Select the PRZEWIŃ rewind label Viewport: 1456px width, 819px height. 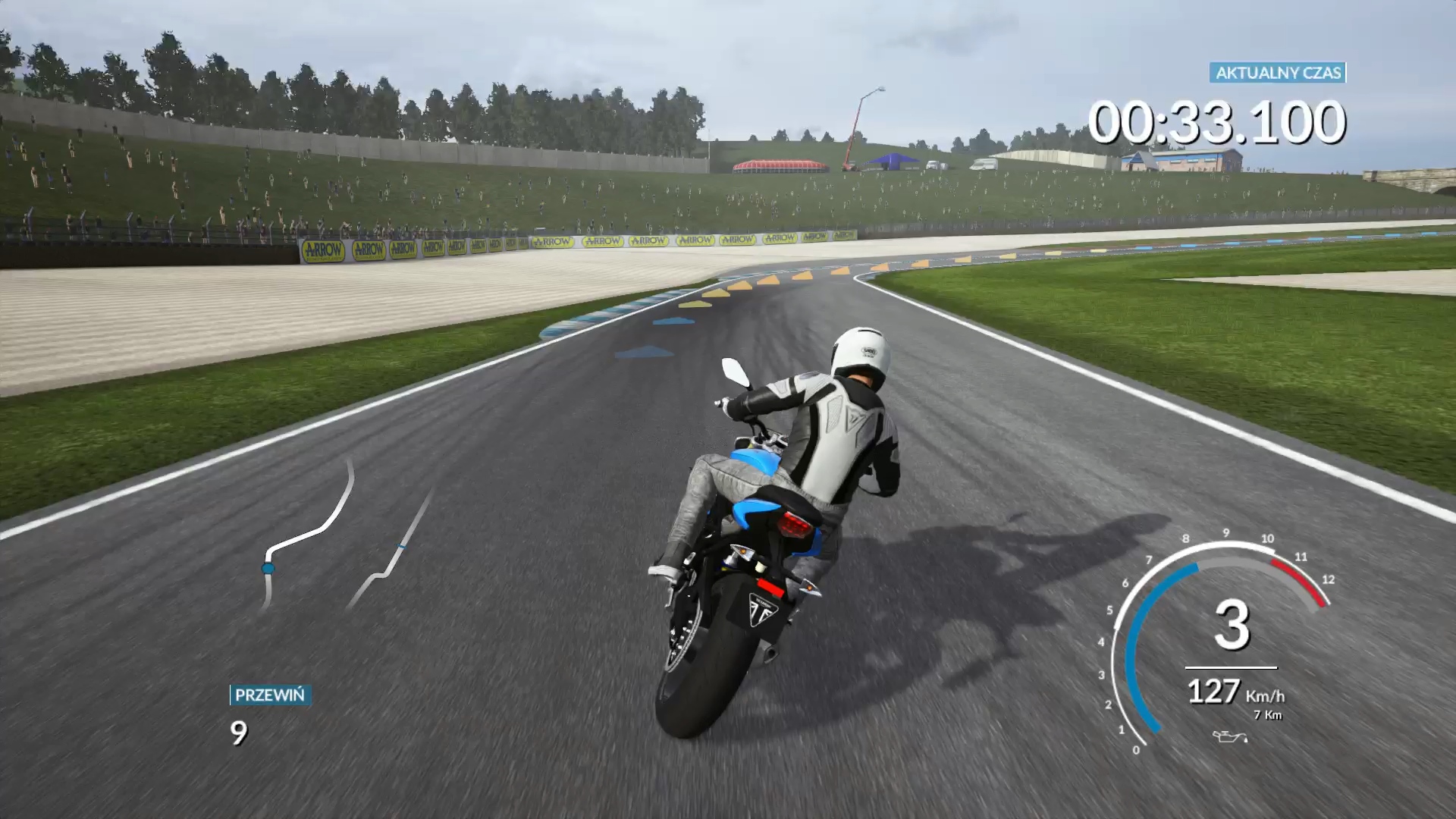pos(270,695)
